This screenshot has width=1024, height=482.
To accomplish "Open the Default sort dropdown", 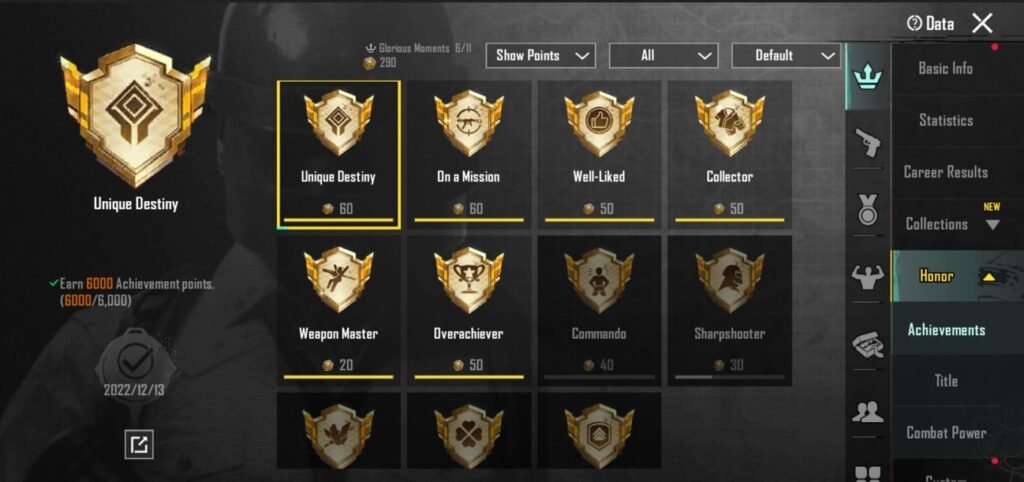I will point(785,55).
